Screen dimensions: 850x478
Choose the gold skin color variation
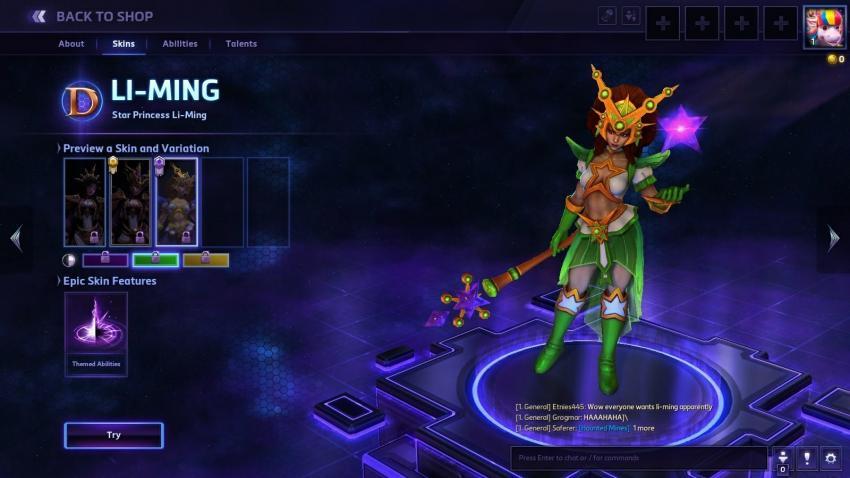pos(205,260)
